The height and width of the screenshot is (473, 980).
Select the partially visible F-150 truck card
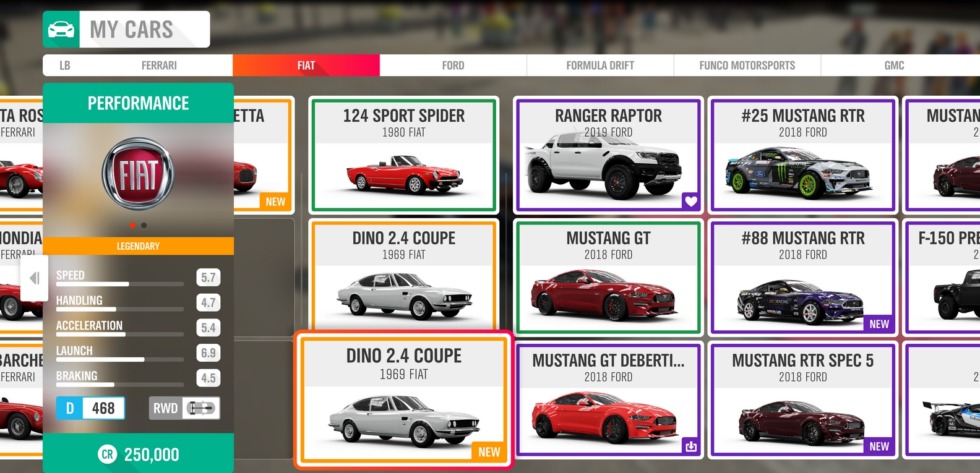[x=943, y=277]
